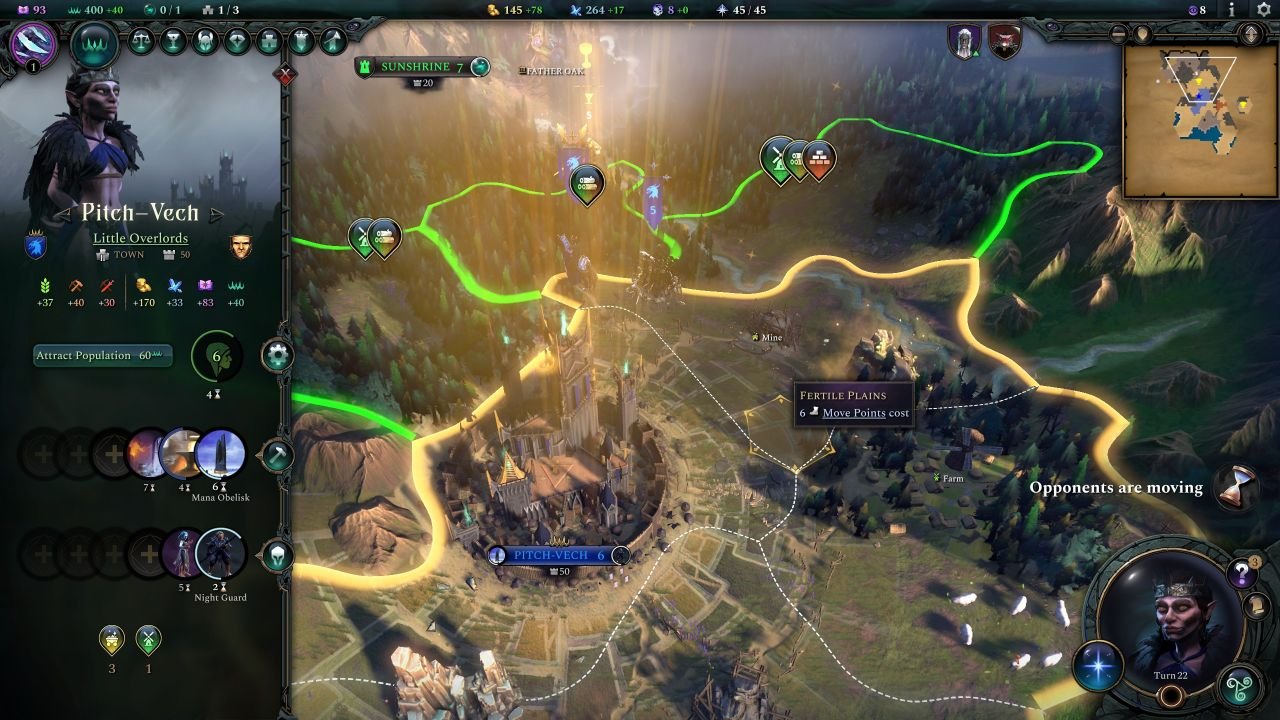Viewport: 1280px width, 720px height.
Task: Click the hourglass beside Opponents are moving
Action: coord(1238,487)
